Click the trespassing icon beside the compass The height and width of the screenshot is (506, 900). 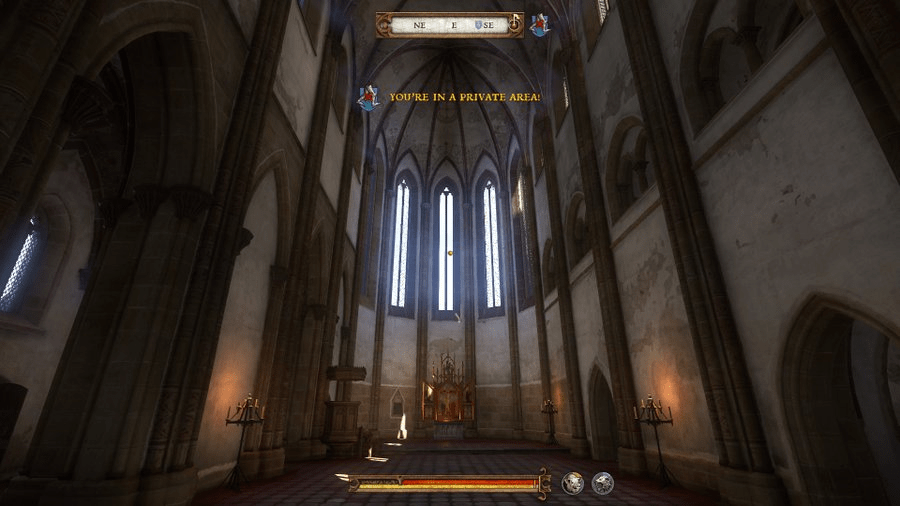tap(540, 25)
